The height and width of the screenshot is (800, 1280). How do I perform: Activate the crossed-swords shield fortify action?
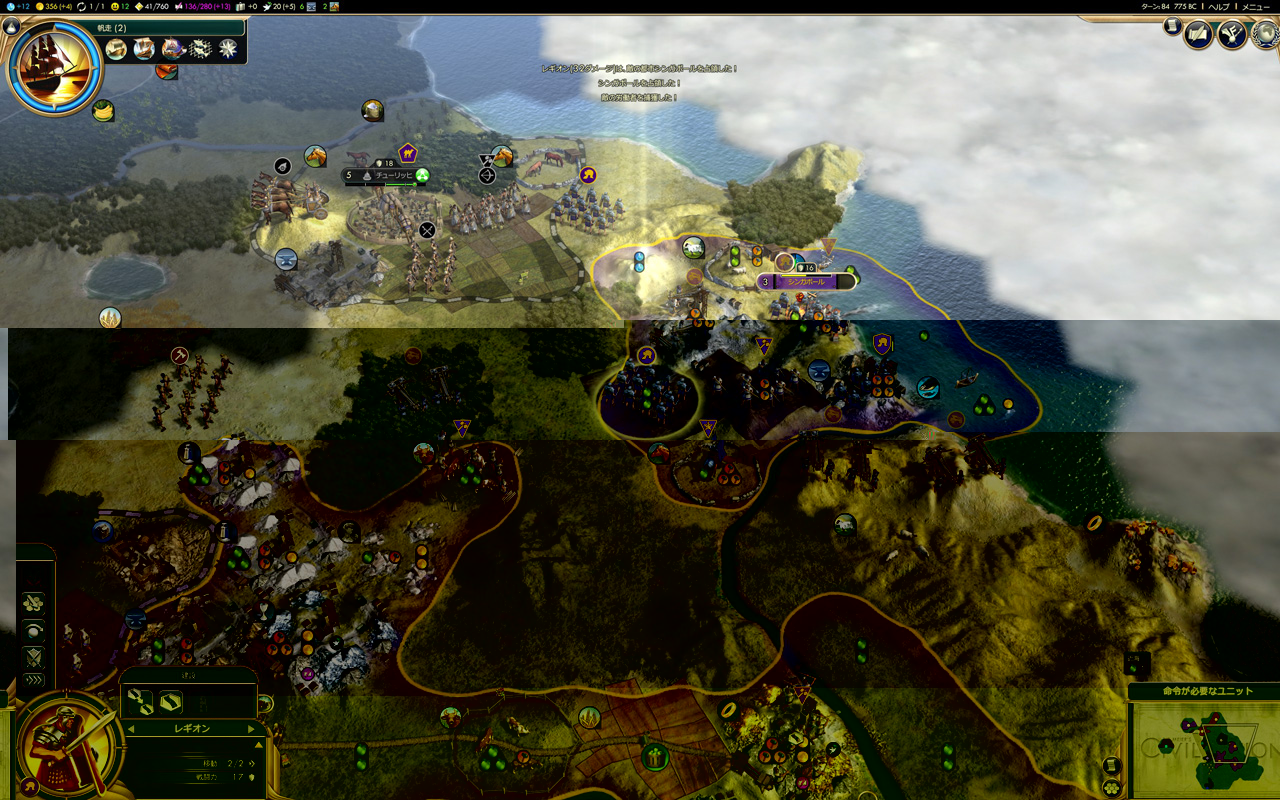35,656
